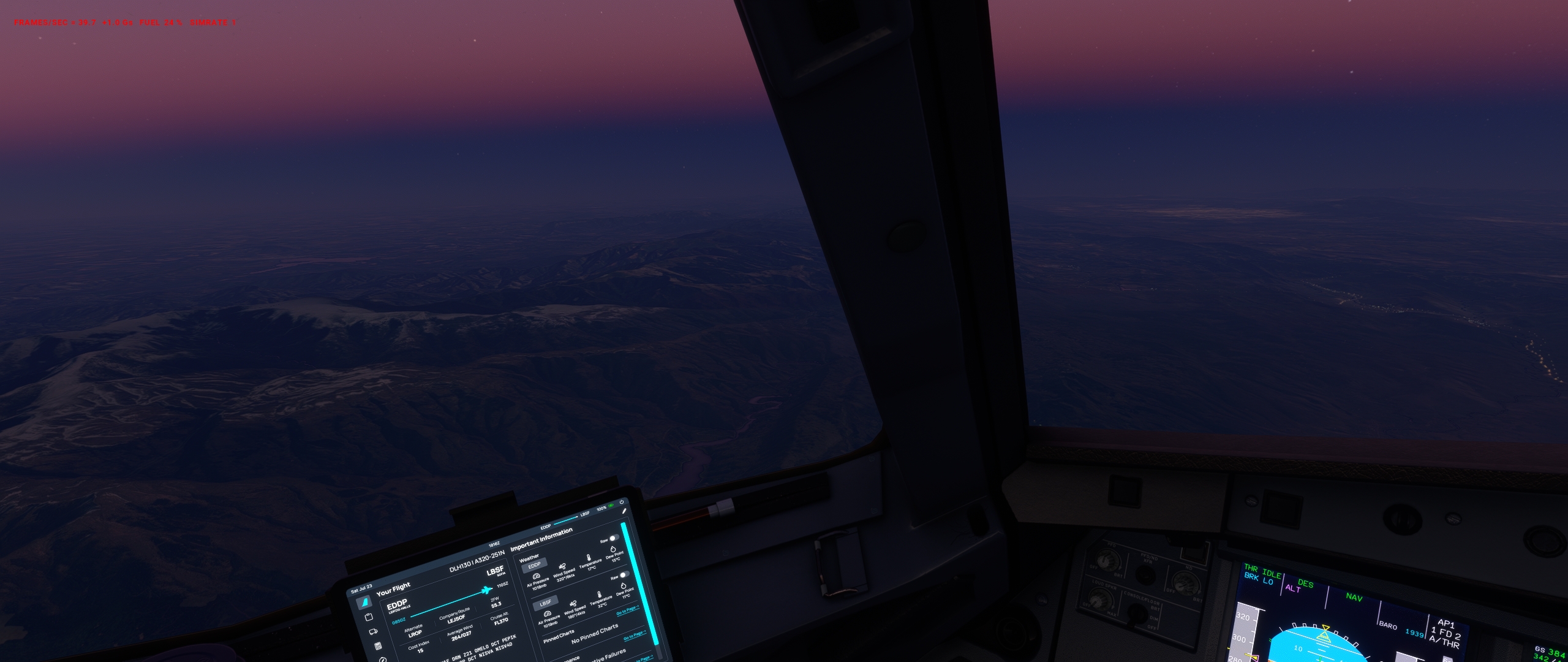Follow the Pinned Charts Go to Page link
The width and height of the screenshot is (1568, 662).
point(635,635)
